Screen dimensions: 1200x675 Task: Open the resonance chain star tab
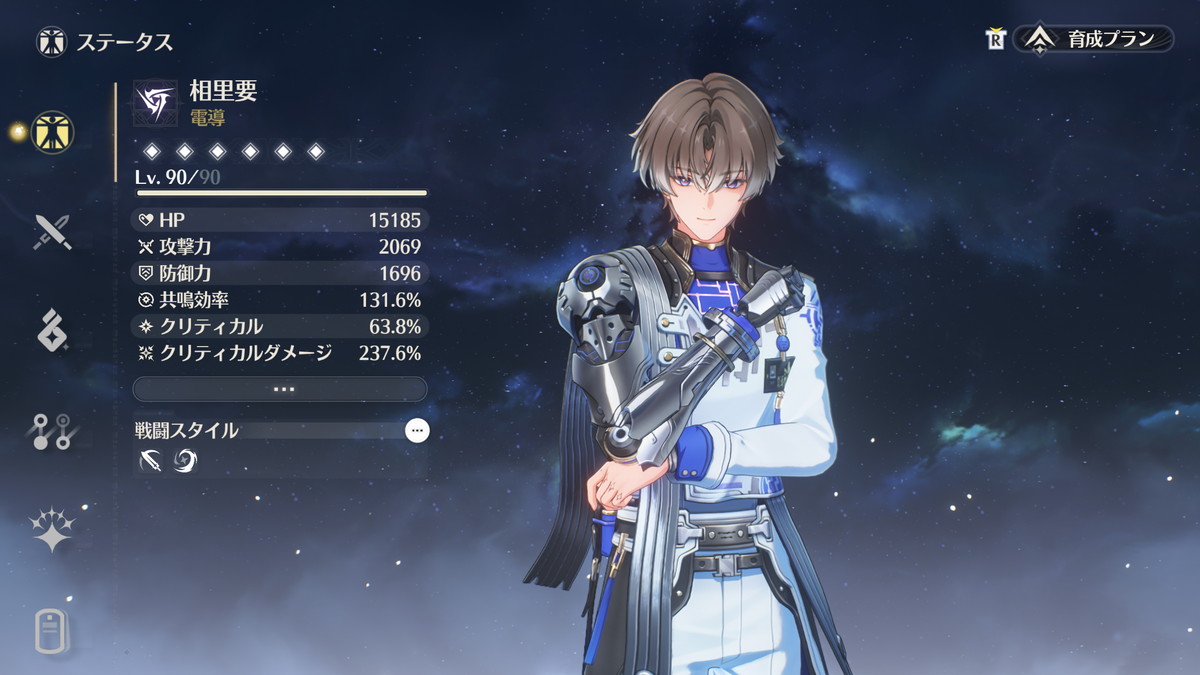[x=52, y=530]
